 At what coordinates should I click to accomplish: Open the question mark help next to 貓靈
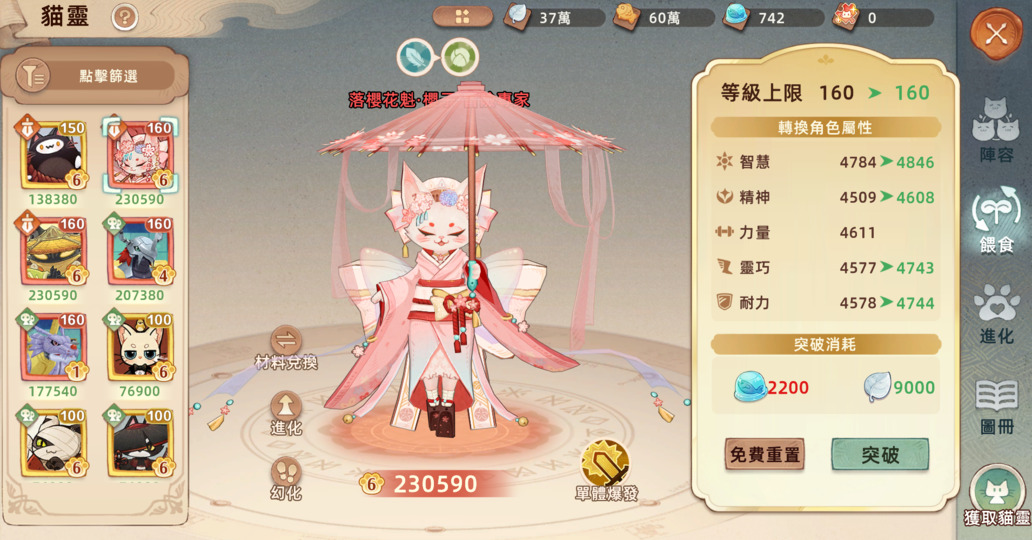pos(124,17)
